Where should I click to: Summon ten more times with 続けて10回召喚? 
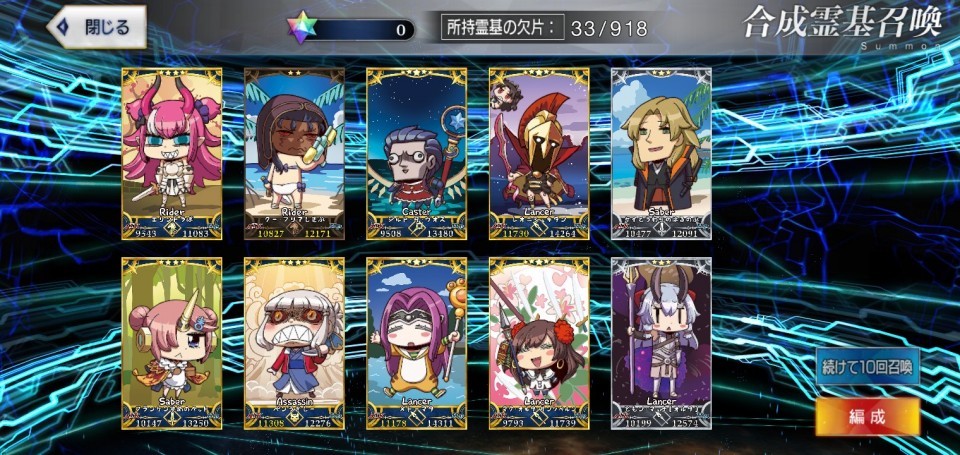[867, 366]
